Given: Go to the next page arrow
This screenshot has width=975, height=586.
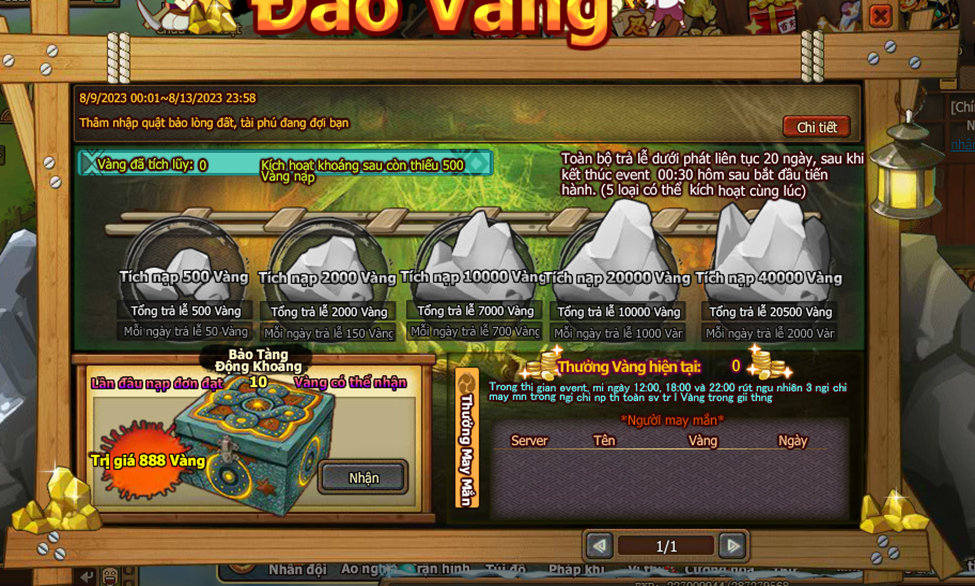Looking at the screenshot, I should tap(732, 546).
